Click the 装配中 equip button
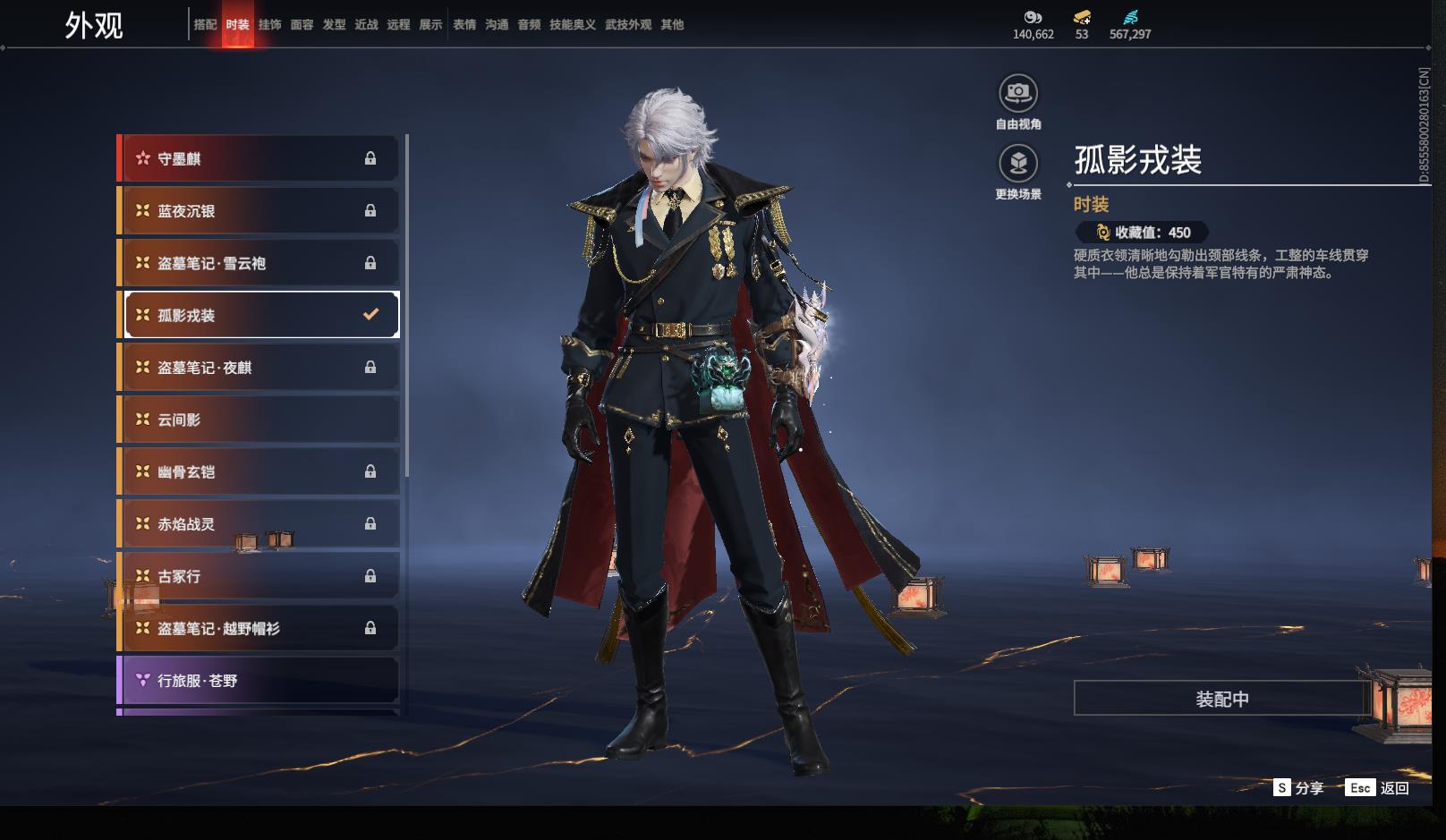 point(1221,699)
